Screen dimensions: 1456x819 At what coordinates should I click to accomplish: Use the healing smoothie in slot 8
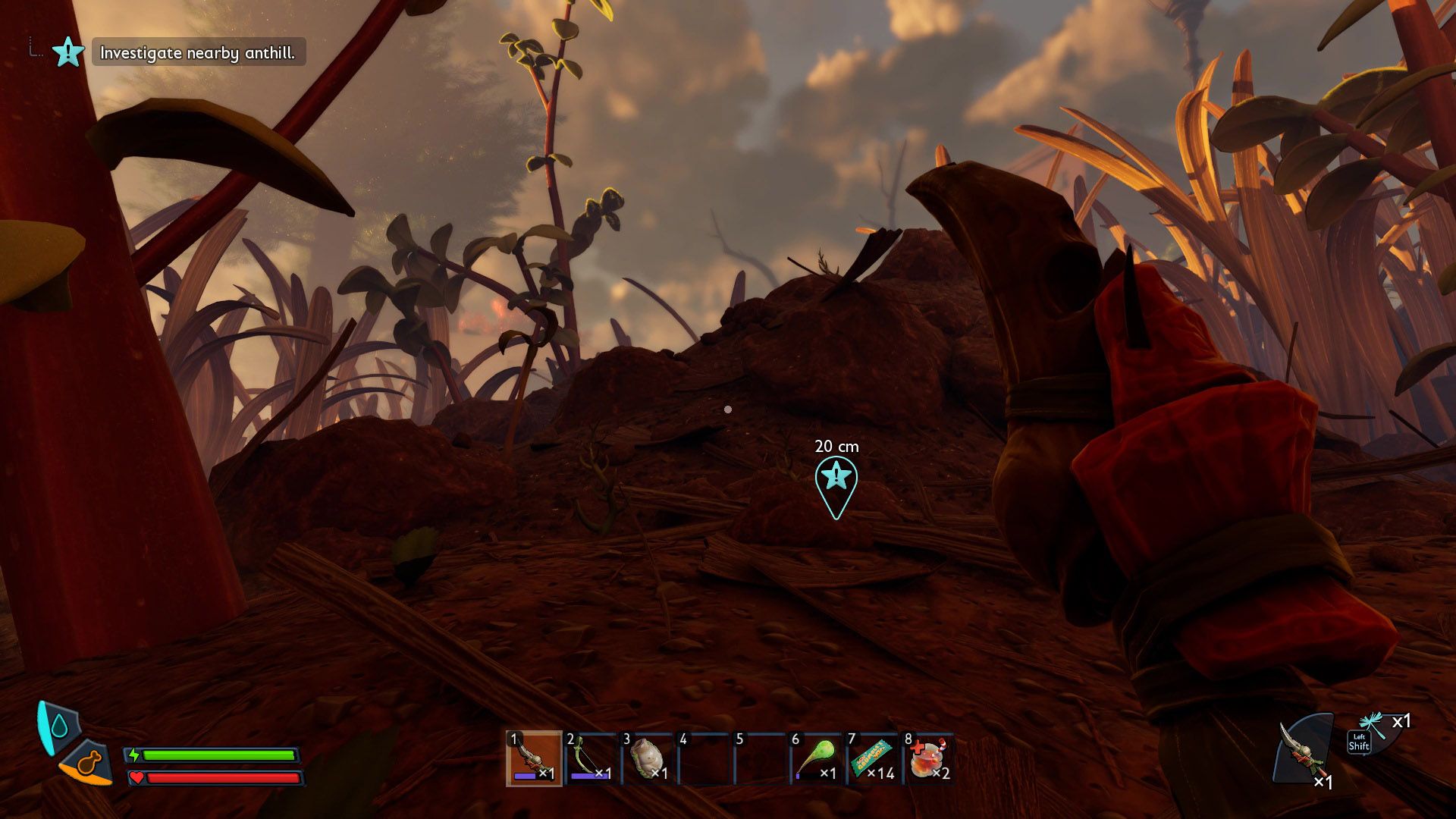929,758
